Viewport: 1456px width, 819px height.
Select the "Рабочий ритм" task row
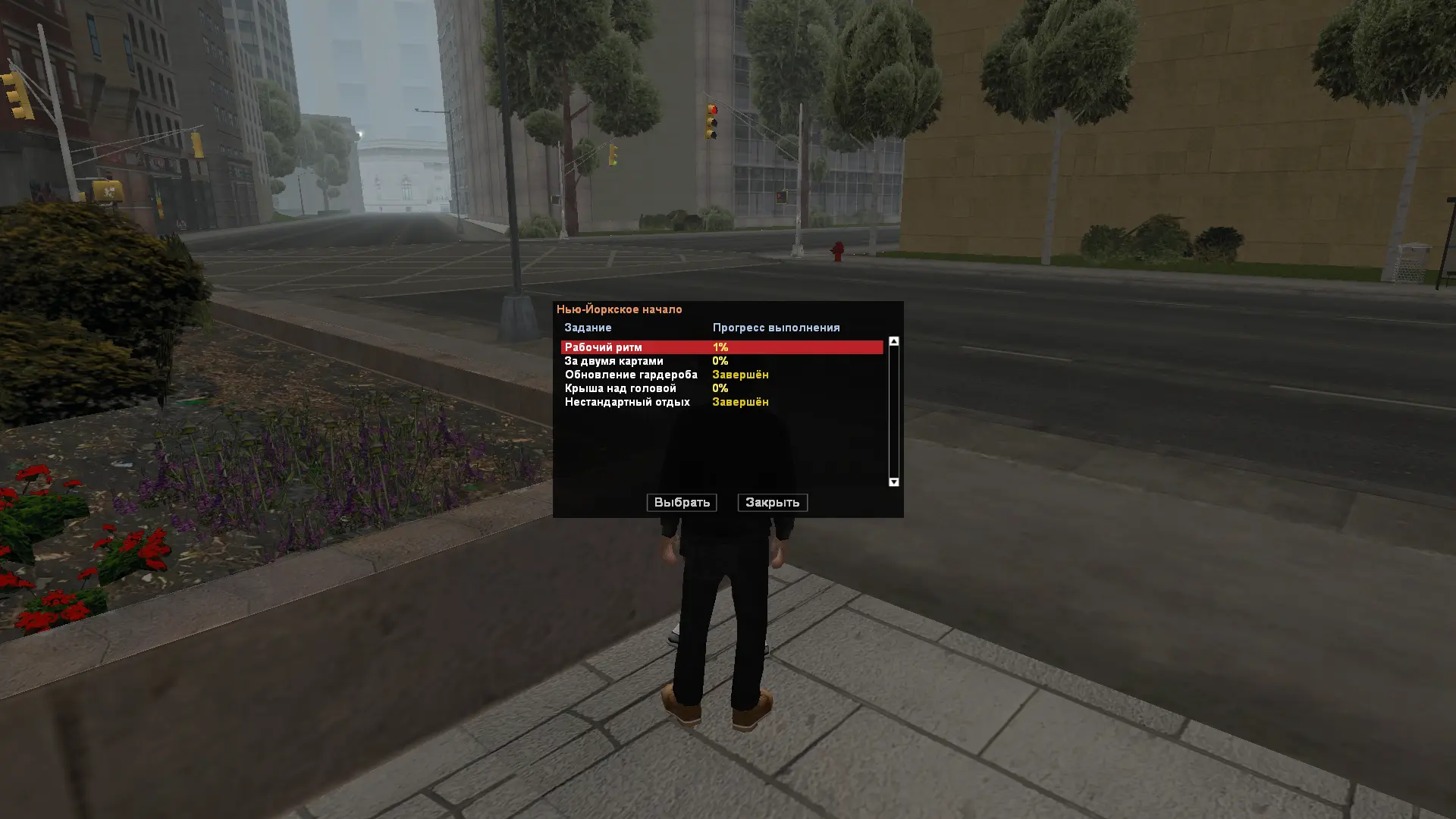[x=604, y=347]
